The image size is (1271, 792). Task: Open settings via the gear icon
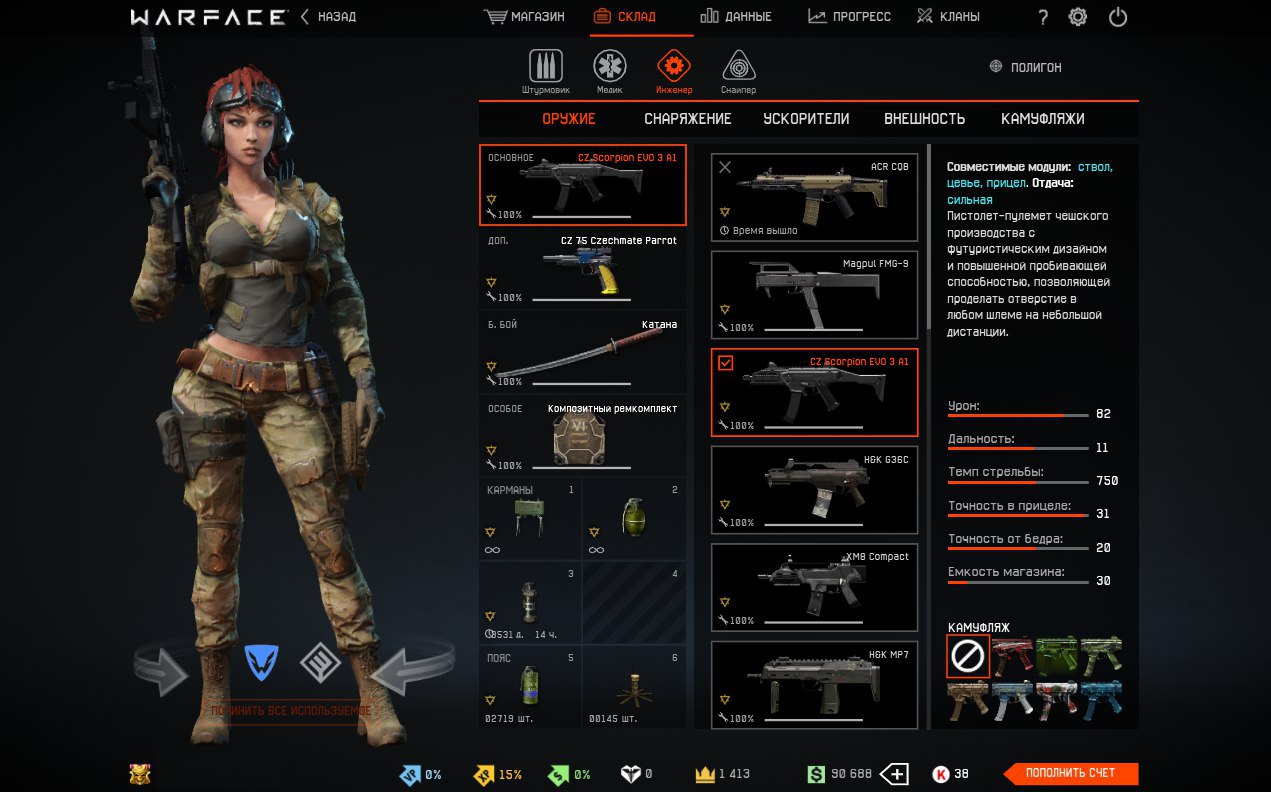(x=1078, y=17)
